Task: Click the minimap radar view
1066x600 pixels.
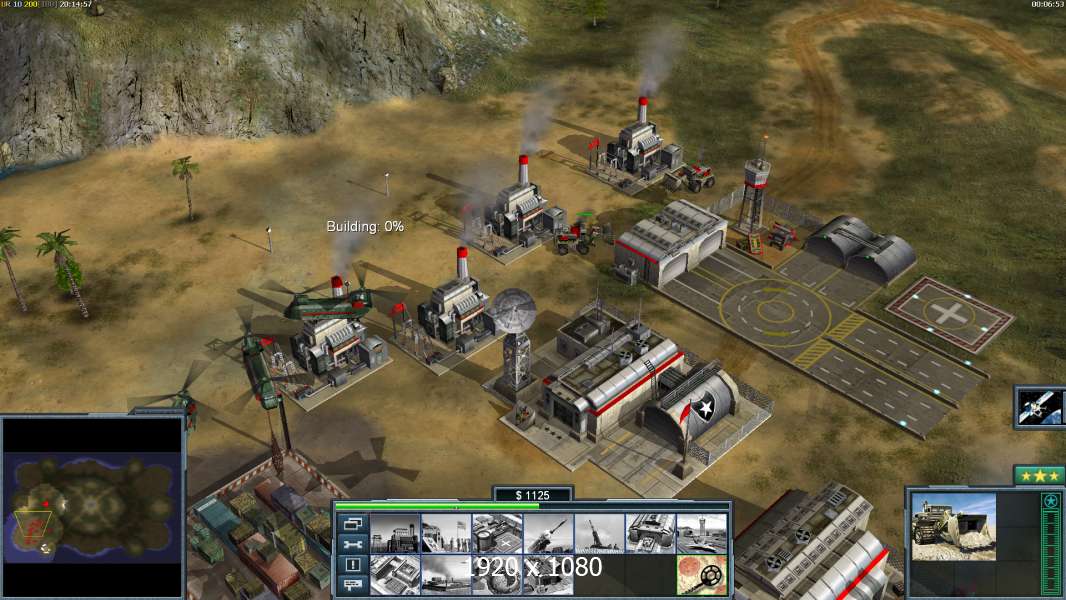Action: (93, 507)
